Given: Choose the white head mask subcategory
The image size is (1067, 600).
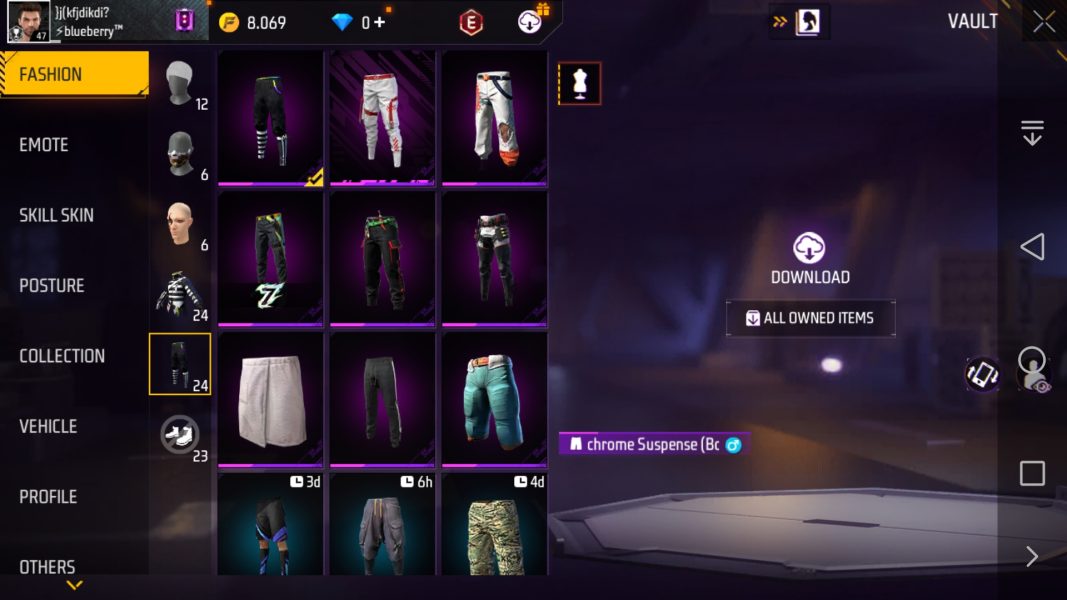Looking at the screenshot, I should (x=180, y=84).
